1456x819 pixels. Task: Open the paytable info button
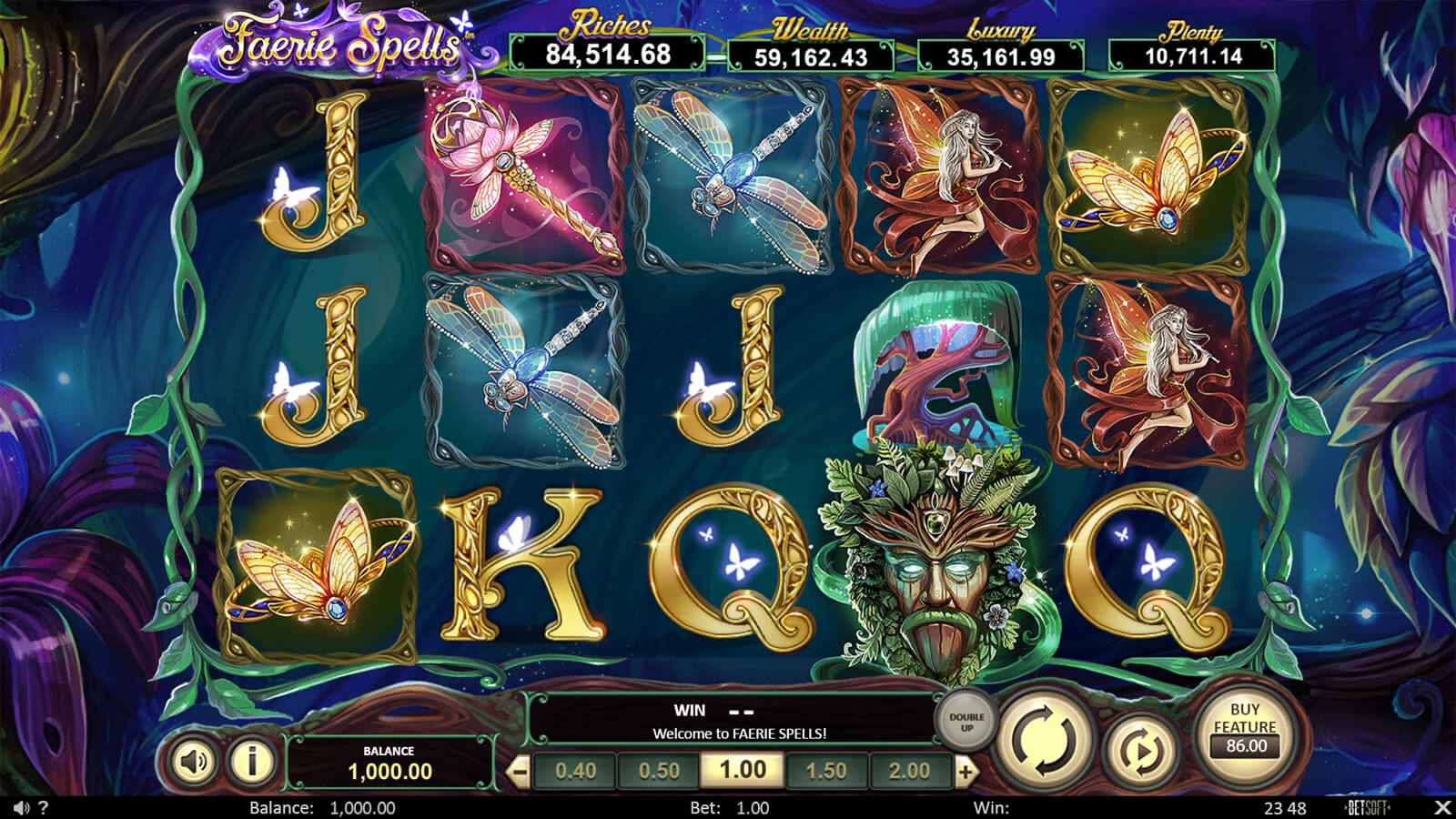point(252,761)
